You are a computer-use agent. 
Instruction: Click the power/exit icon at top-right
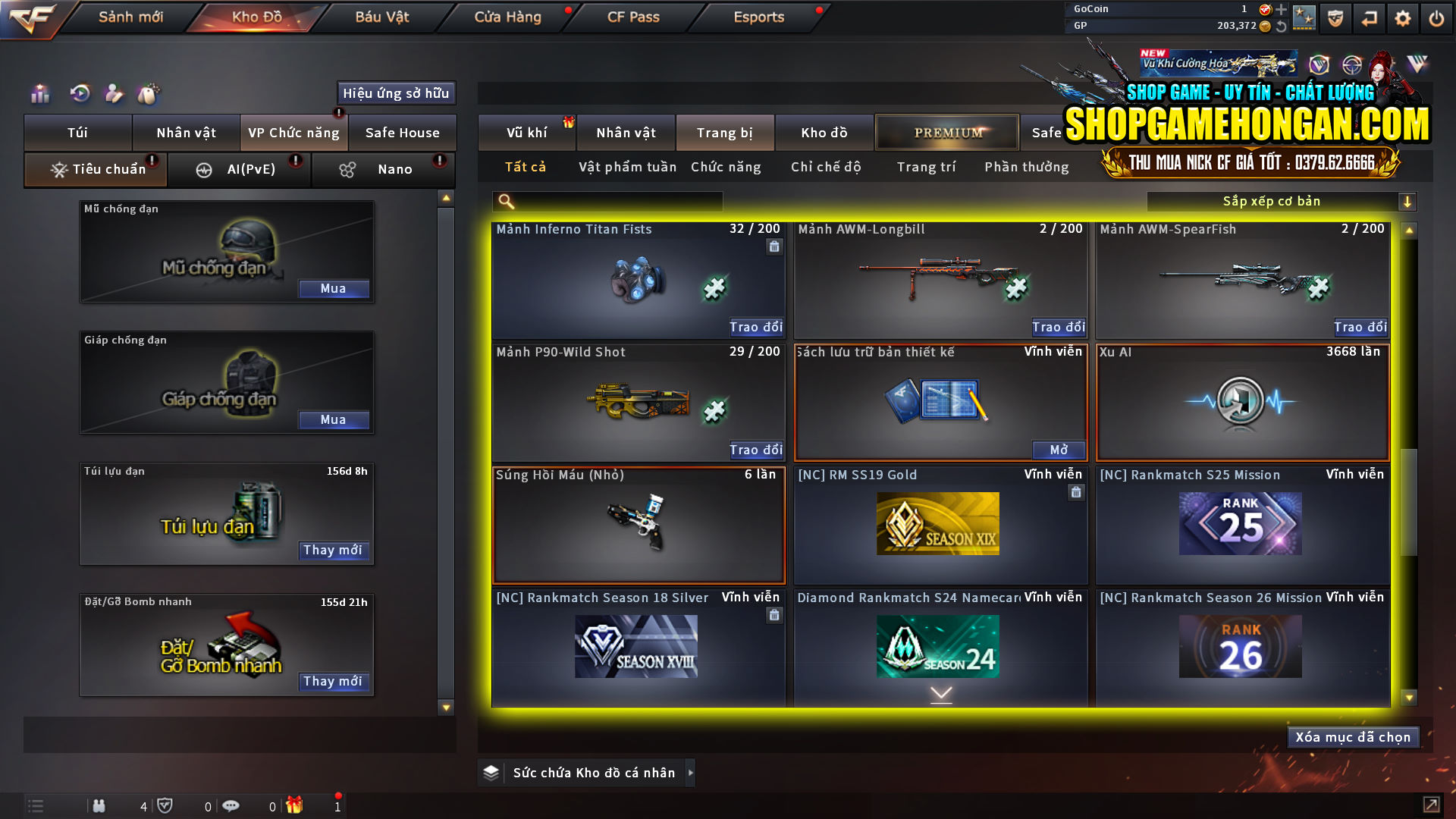pyautogui.click(x=1437, y=18)
